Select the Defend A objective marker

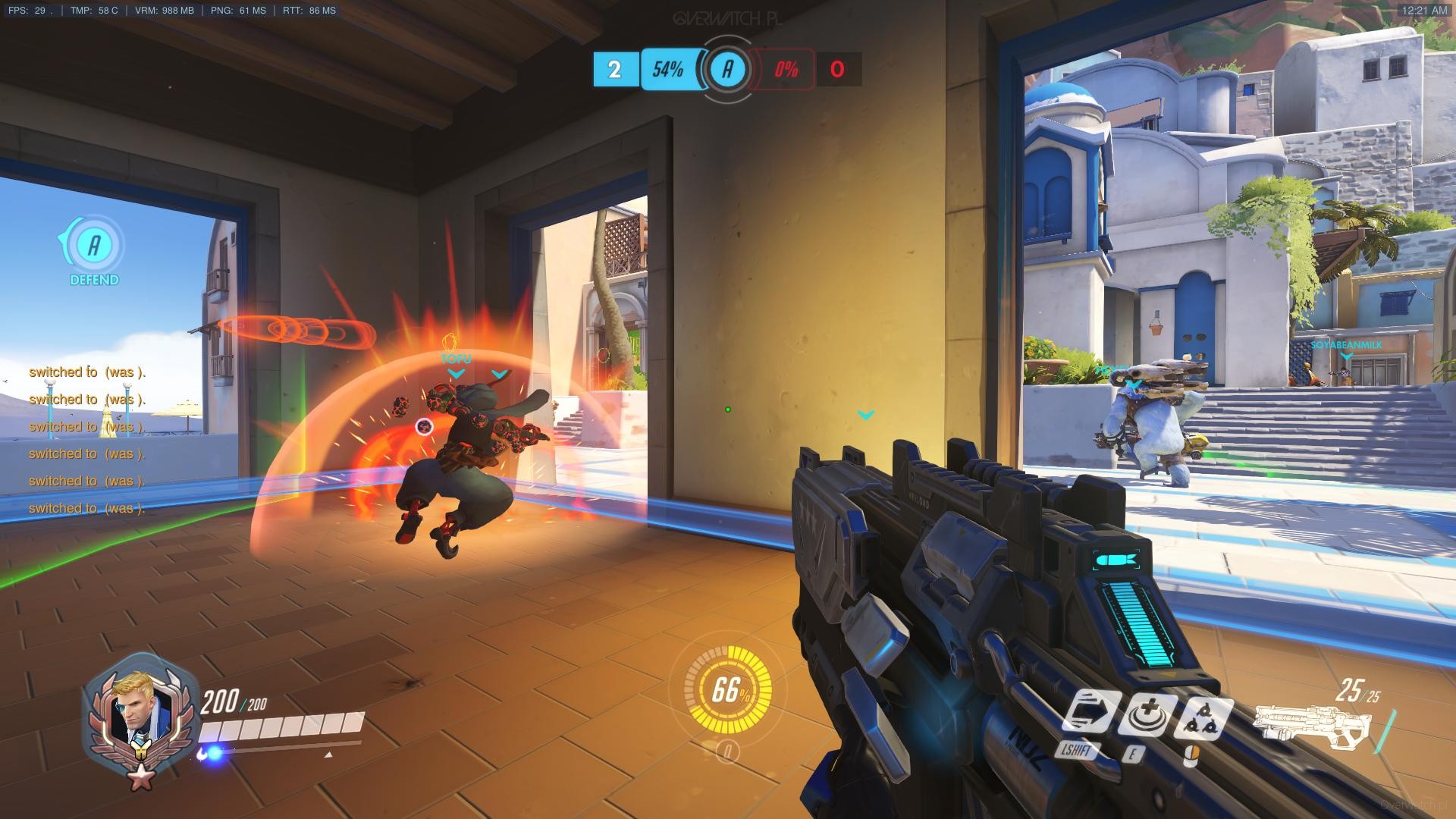pos(94,246)
